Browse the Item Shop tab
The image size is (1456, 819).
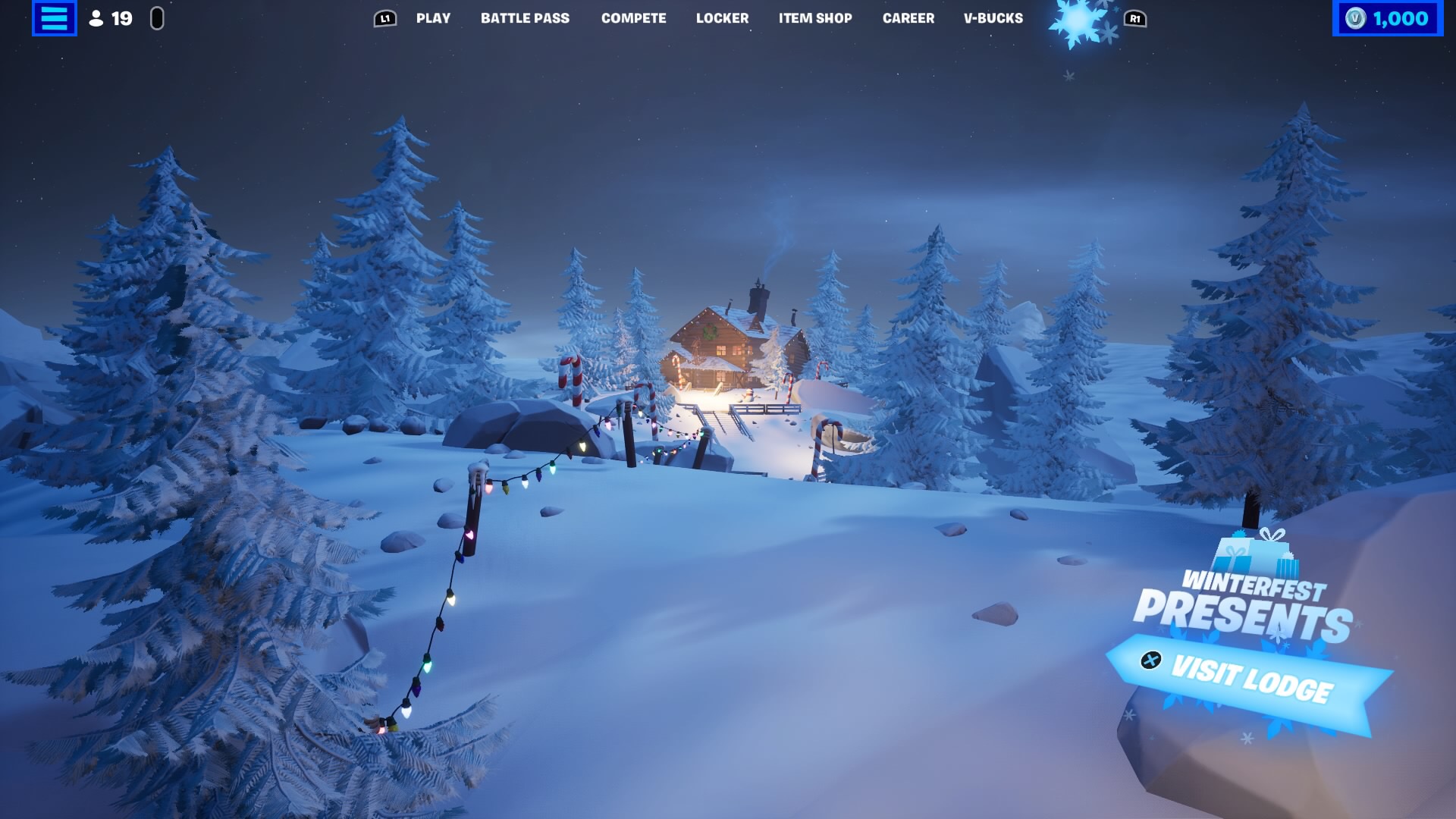(x=815, y=18)
